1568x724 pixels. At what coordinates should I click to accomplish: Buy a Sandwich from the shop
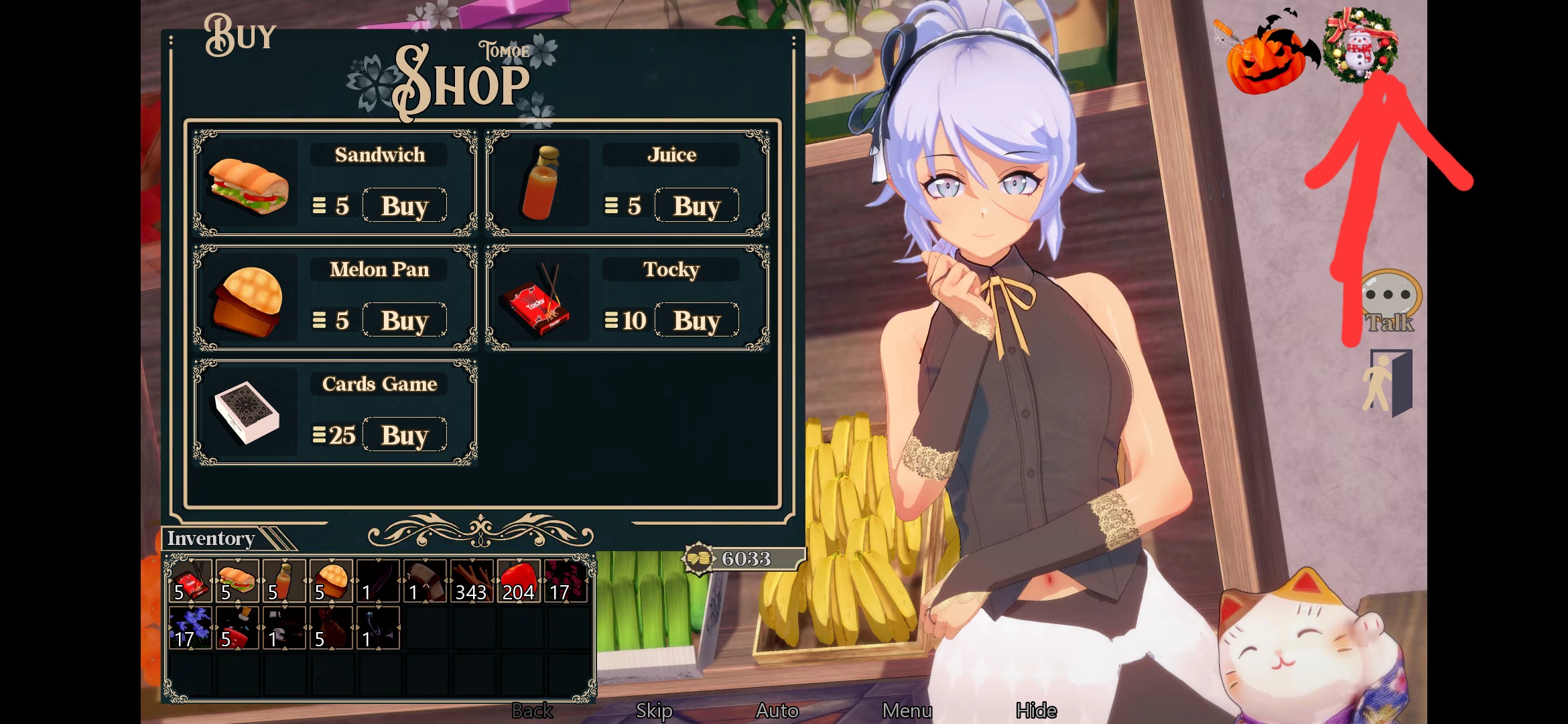click(x=404, y=206)
